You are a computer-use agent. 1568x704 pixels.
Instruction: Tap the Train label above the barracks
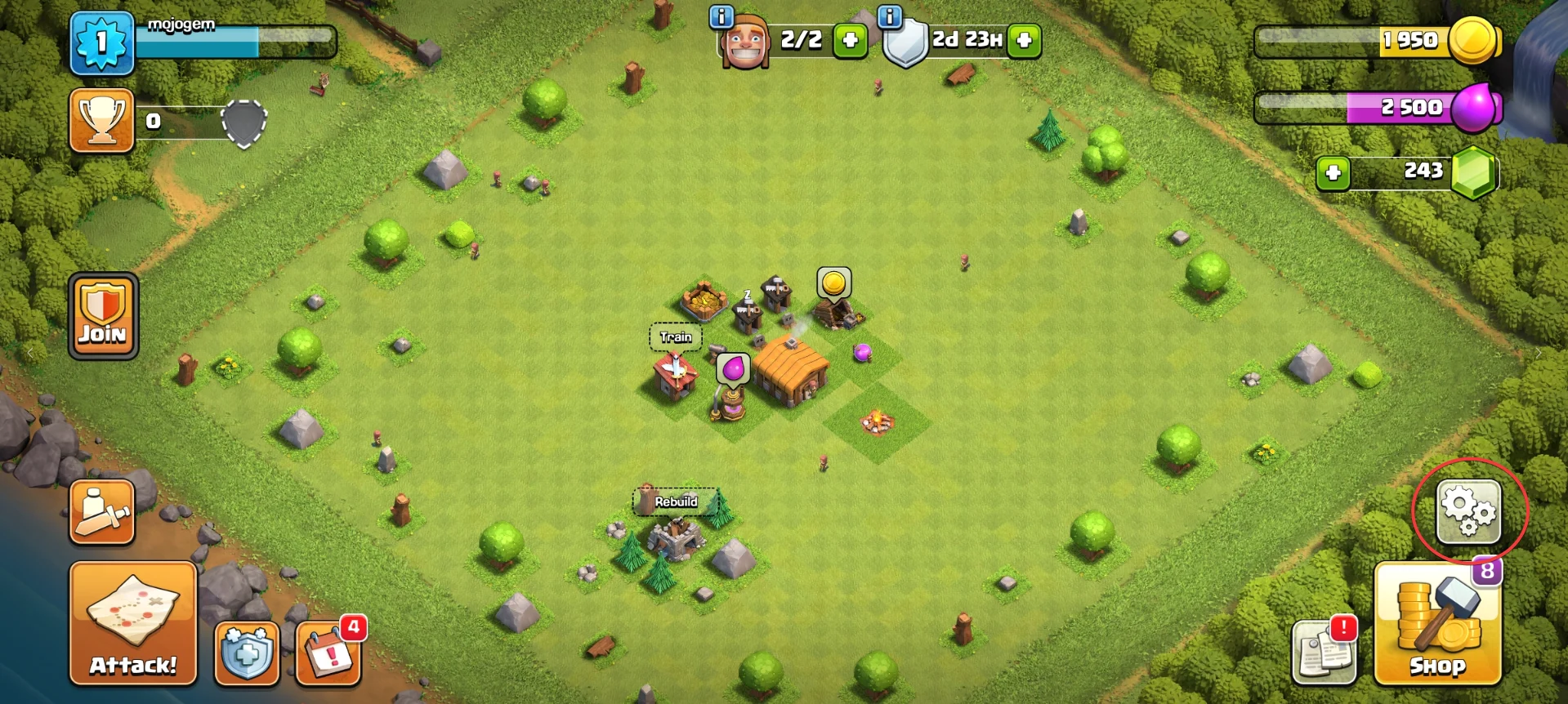676,337
